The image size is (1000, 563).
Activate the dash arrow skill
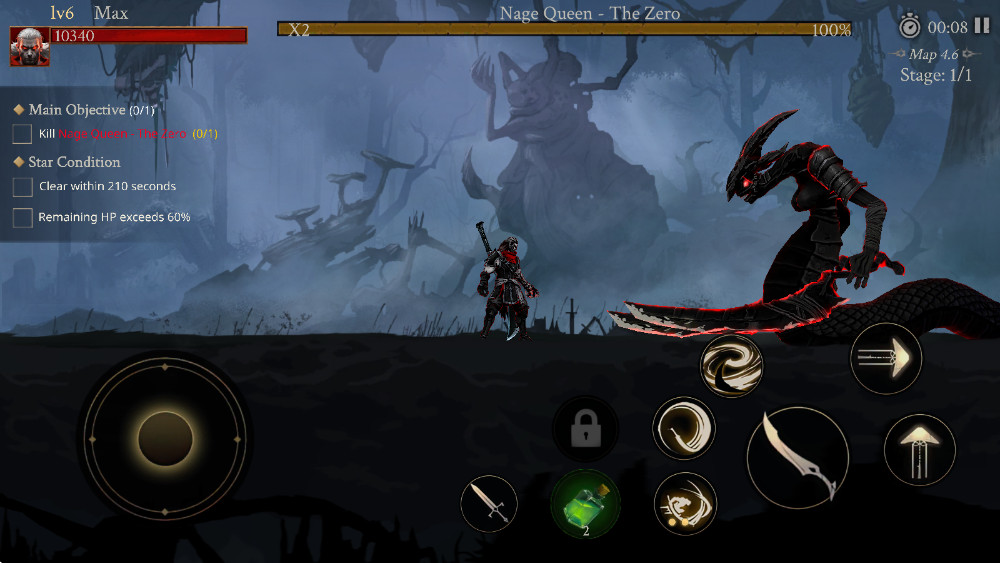tap(885, 358)
